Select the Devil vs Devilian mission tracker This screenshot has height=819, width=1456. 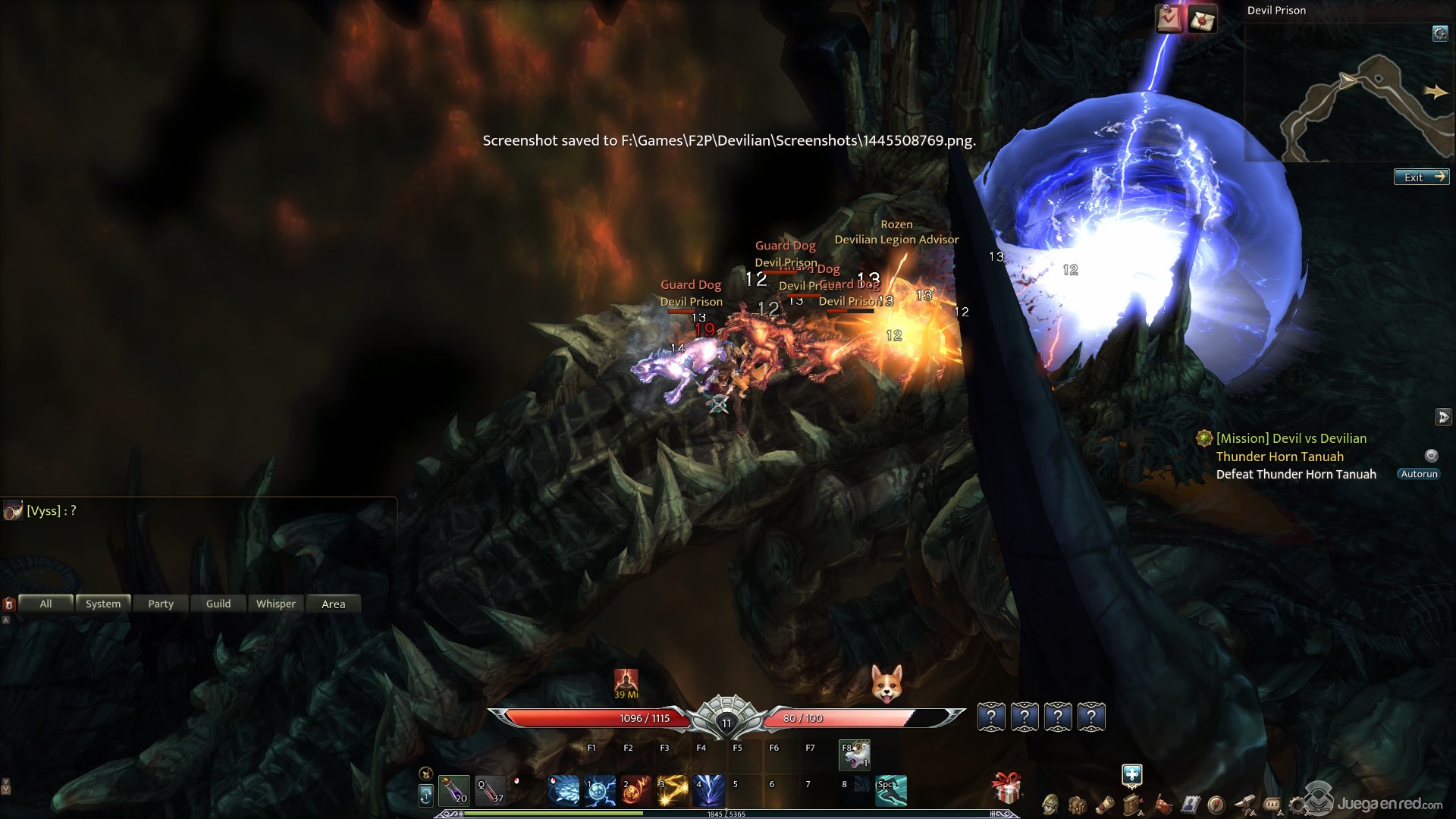point(1291,438)
